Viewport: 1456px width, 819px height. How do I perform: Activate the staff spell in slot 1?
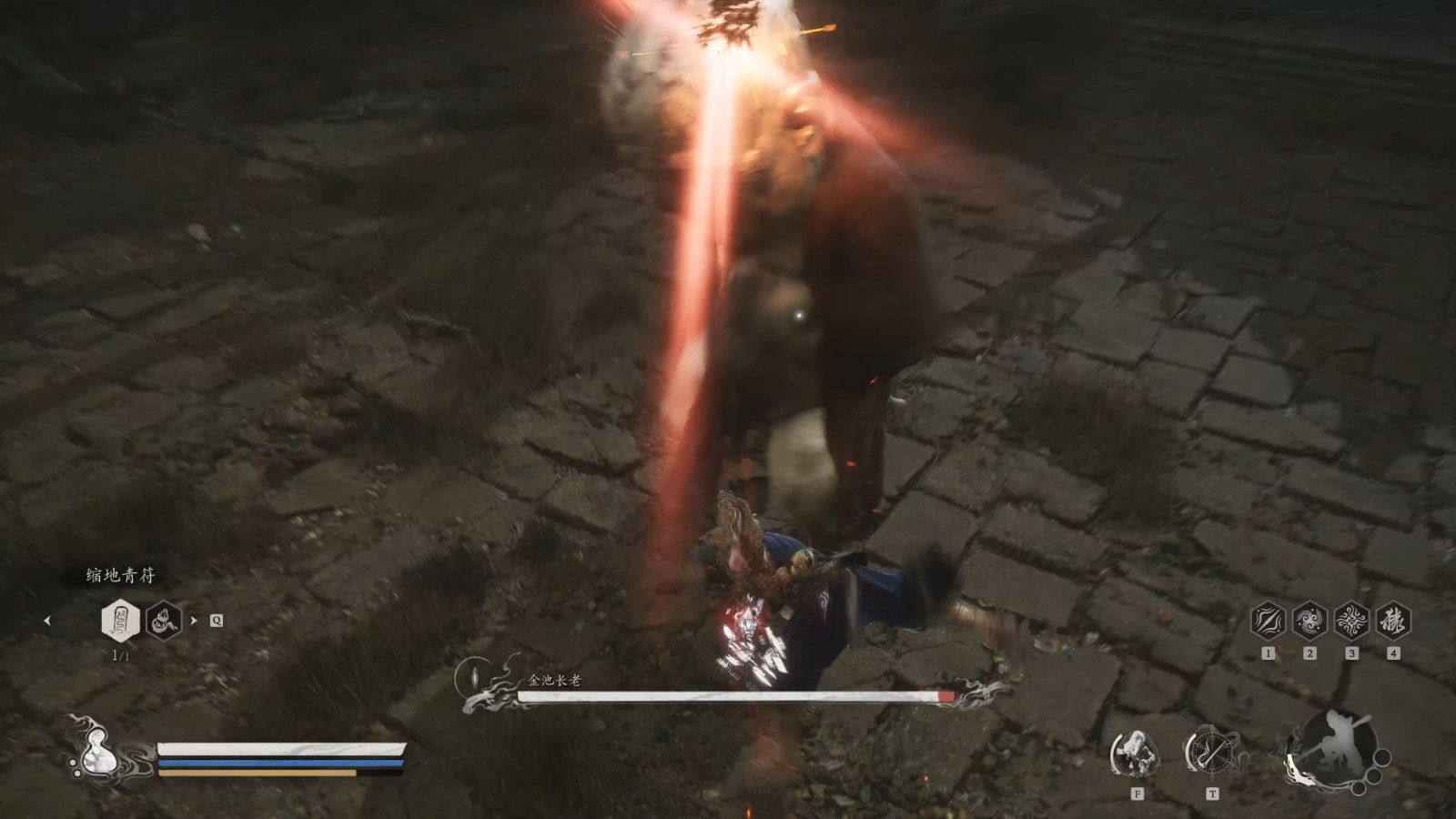(x=1268, y=622)
